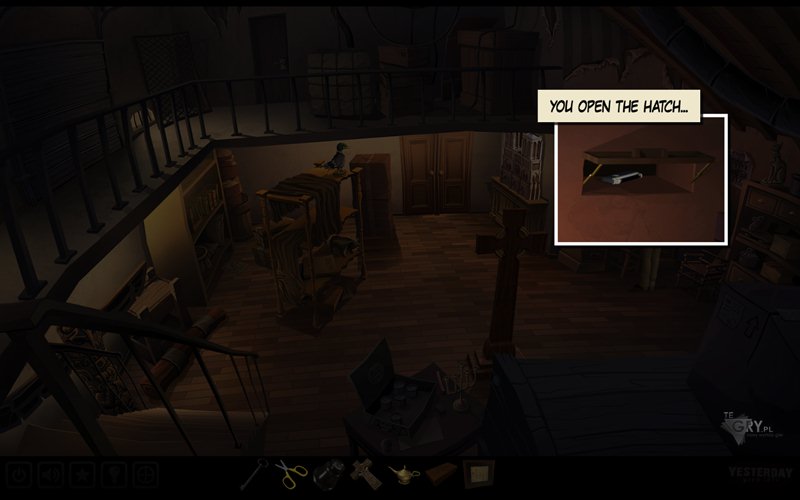
Task: Select the scissors in the inventory
Action: click(291, 472)
